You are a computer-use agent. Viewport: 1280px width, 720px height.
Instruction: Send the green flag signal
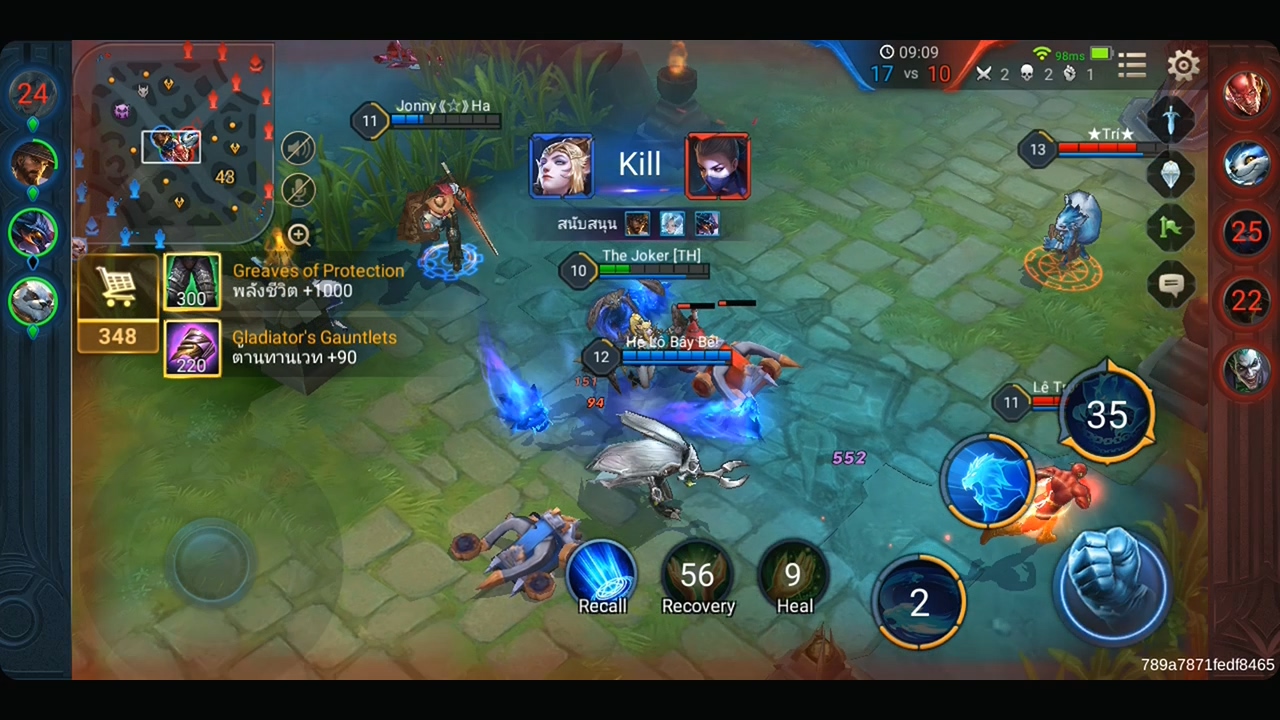pyautogui.click(x=1171, y=229)
